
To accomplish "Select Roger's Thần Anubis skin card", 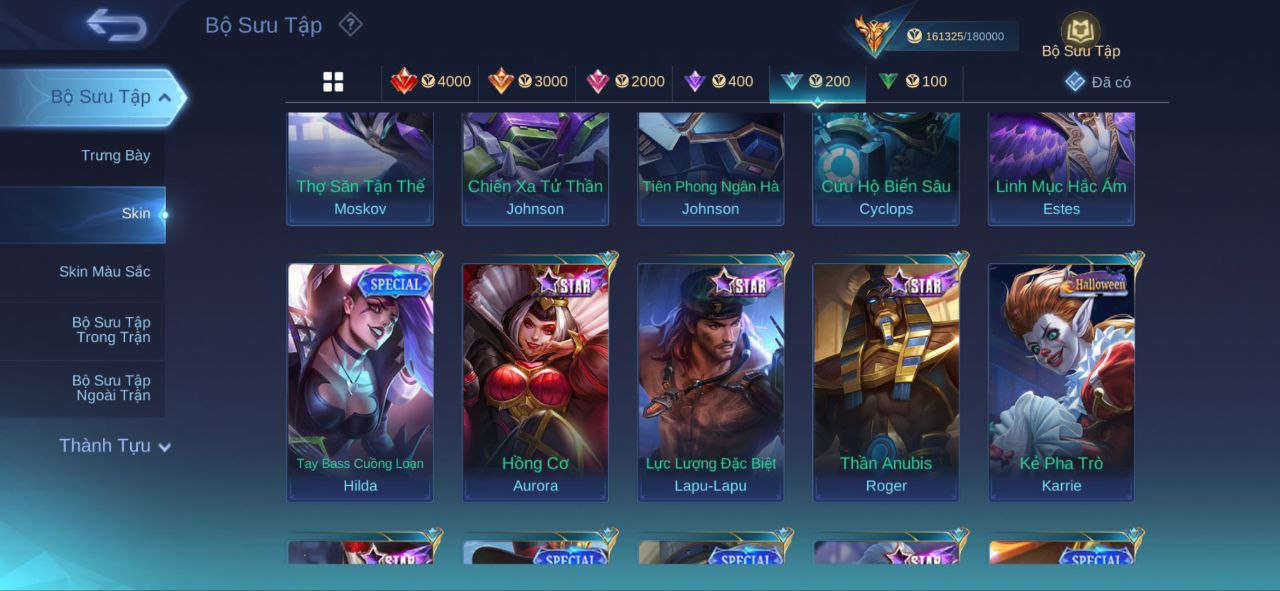I will point(886,380).
